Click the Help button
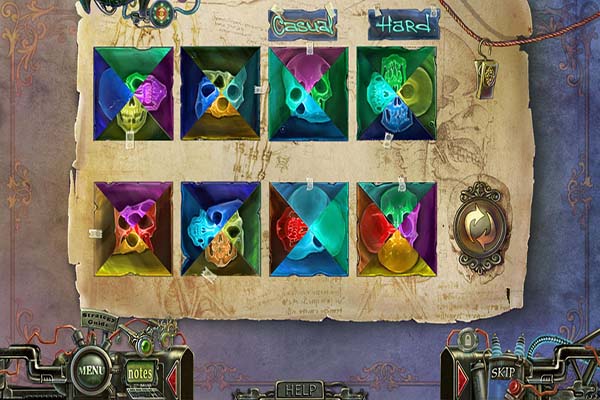The image size is (600, 400). point(299,389)
